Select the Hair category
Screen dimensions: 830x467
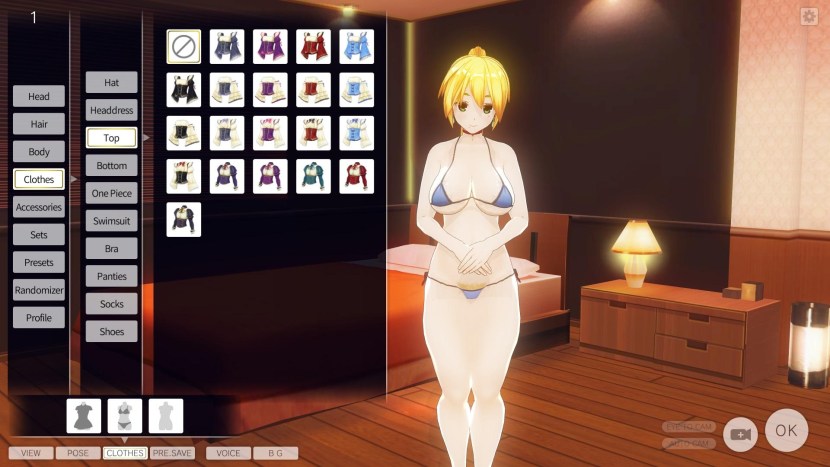coord(39,124)
